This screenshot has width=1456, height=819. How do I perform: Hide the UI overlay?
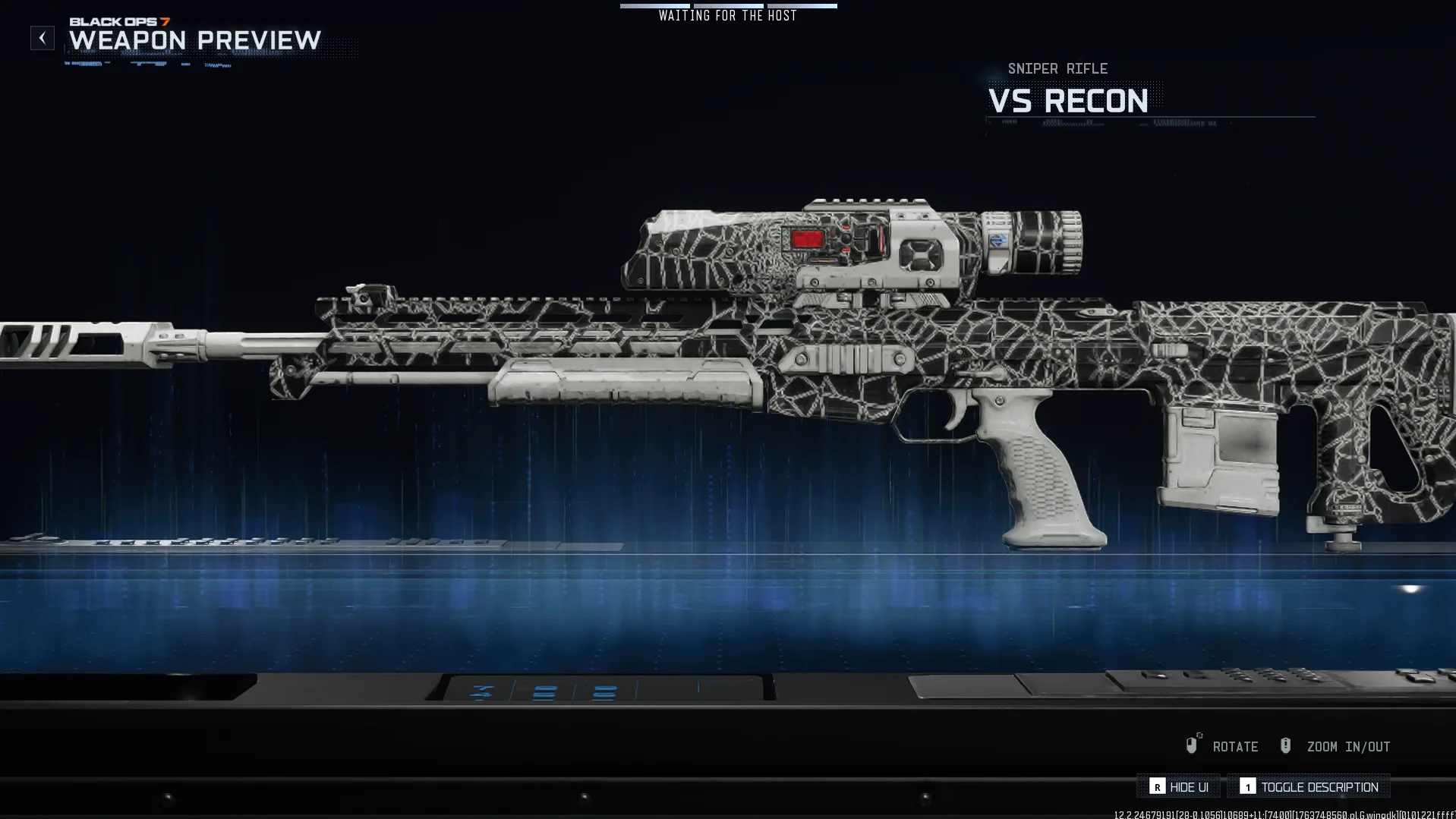pyautogui.click(x=1178, y=786)
